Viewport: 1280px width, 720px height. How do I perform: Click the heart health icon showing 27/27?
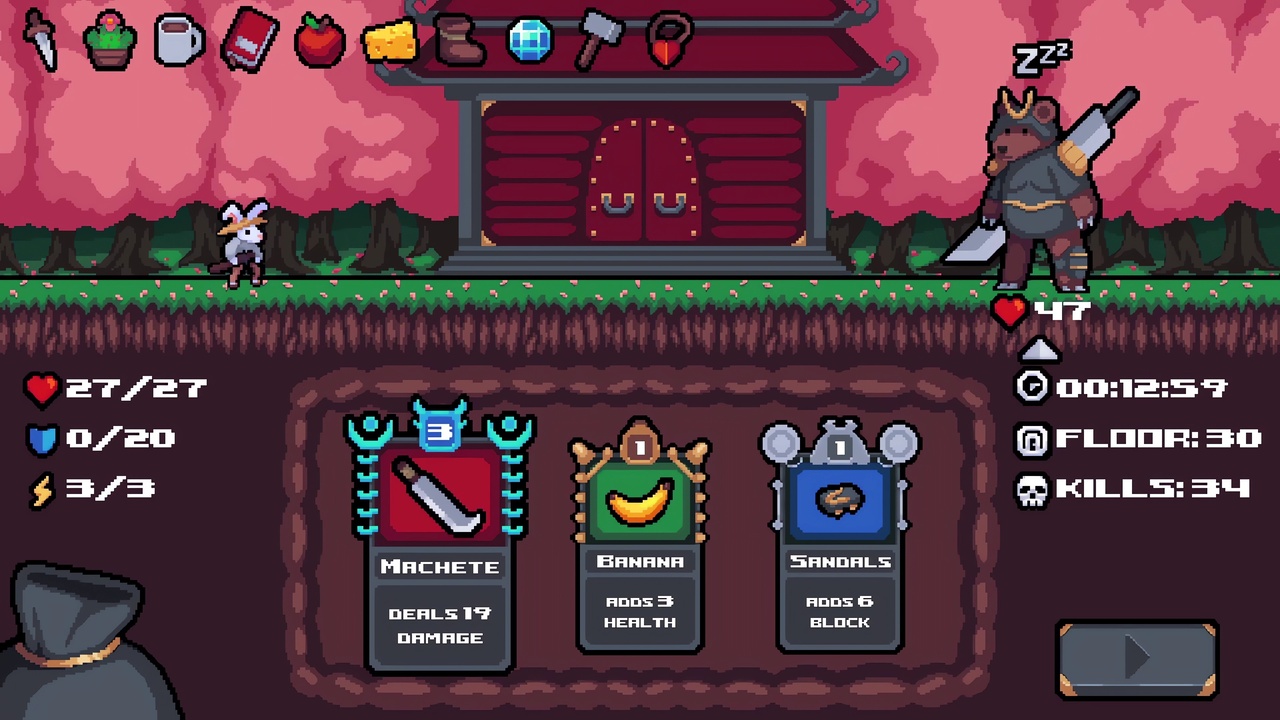pos(42,389)
